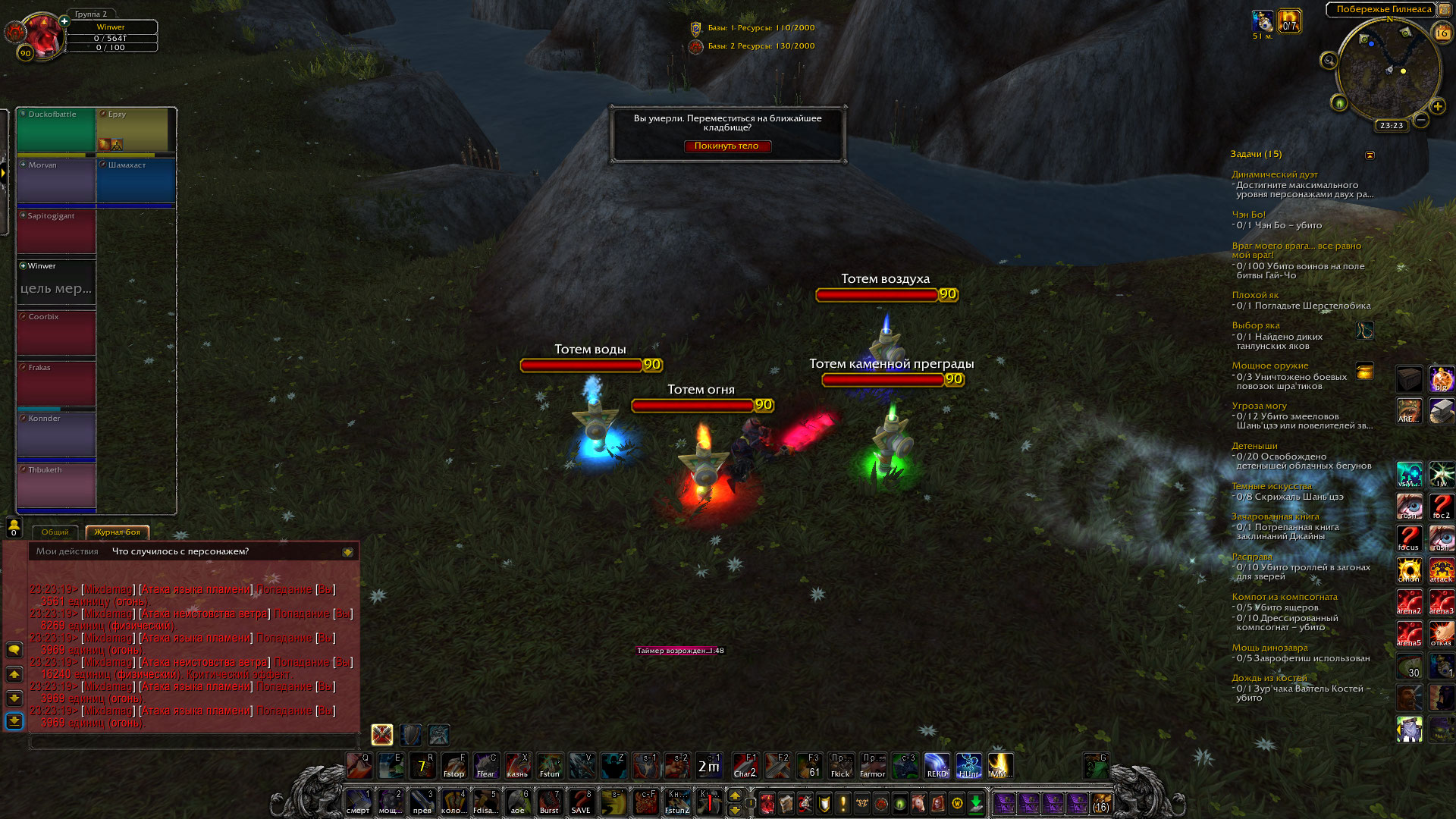Activate the Fstop ability slot
Screen dimensions: 1456x819
453,766
